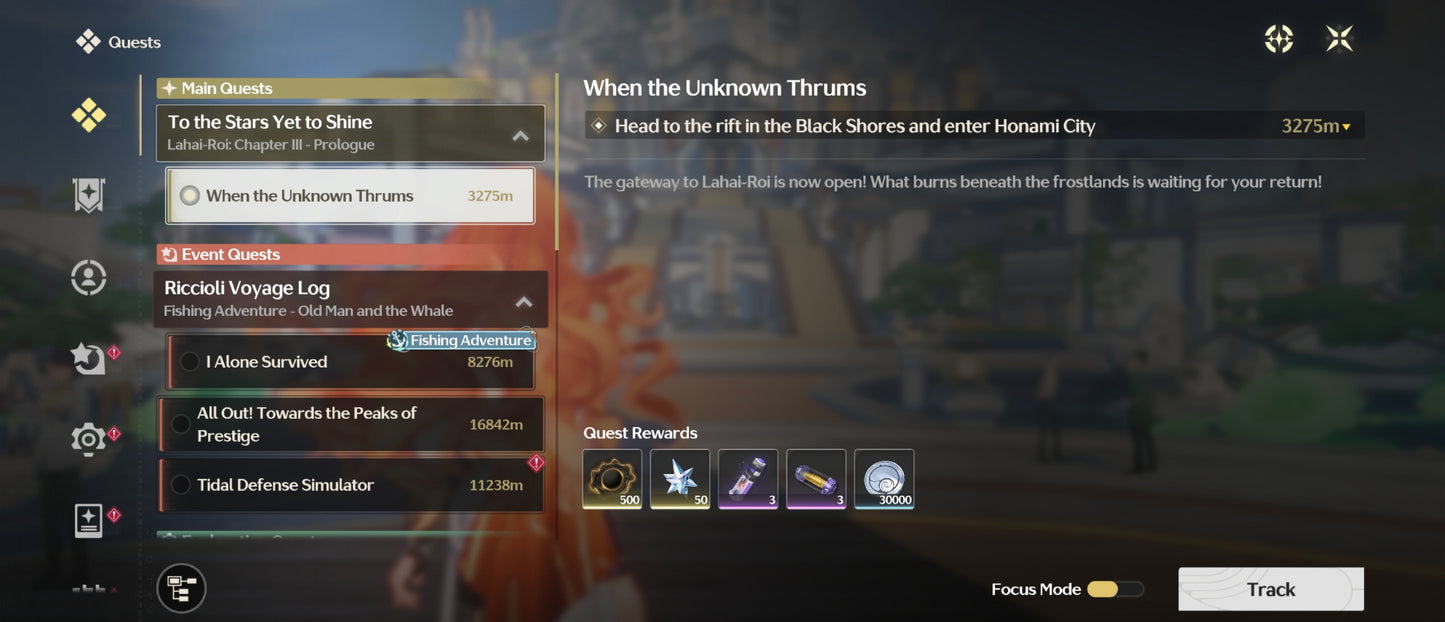Choose the I Alone Survived quest
Image resolution: width=1445 pixels, height=622 pixels.
[350, 362]
